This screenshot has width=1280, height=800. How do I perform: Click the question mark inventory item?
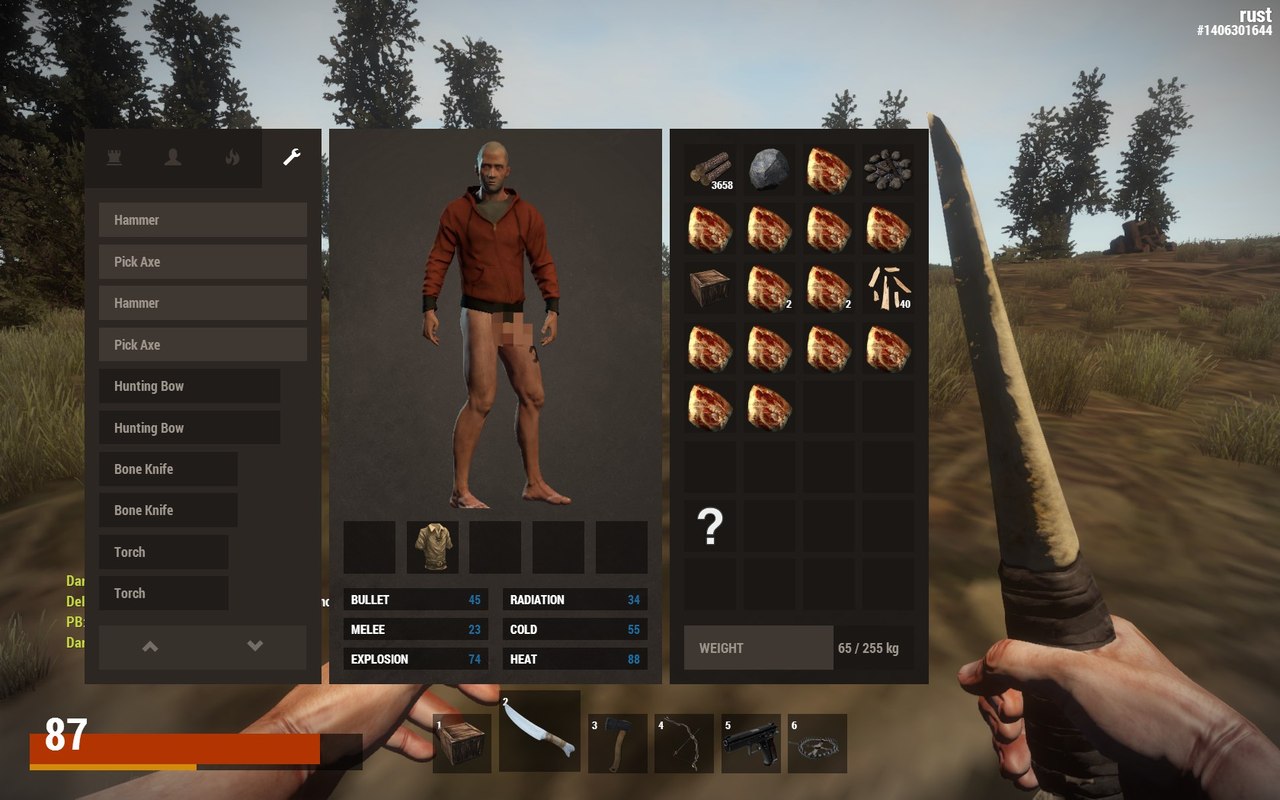click(x=710, y=526)
